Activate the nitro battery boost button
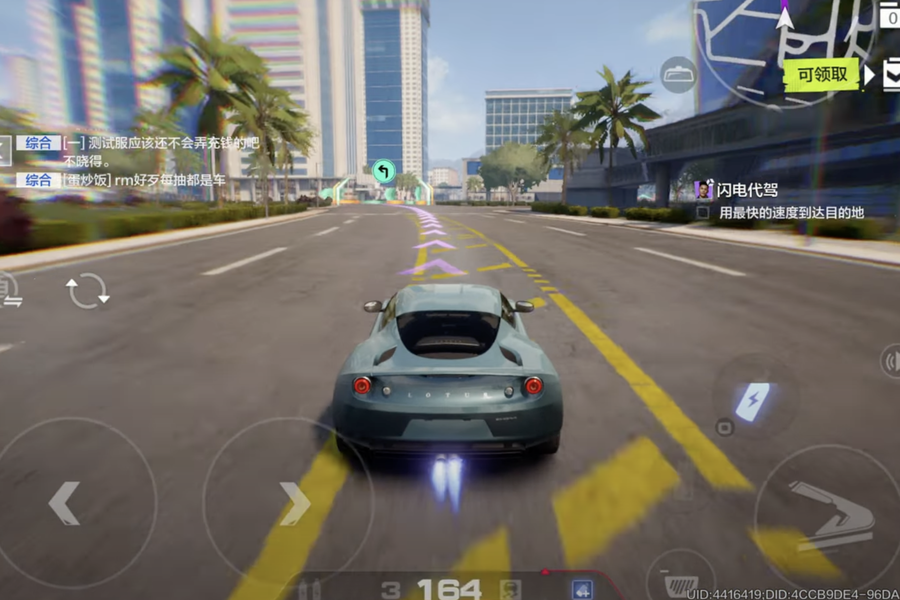This screenshot has height=600, width=900. tap(752, 399)
